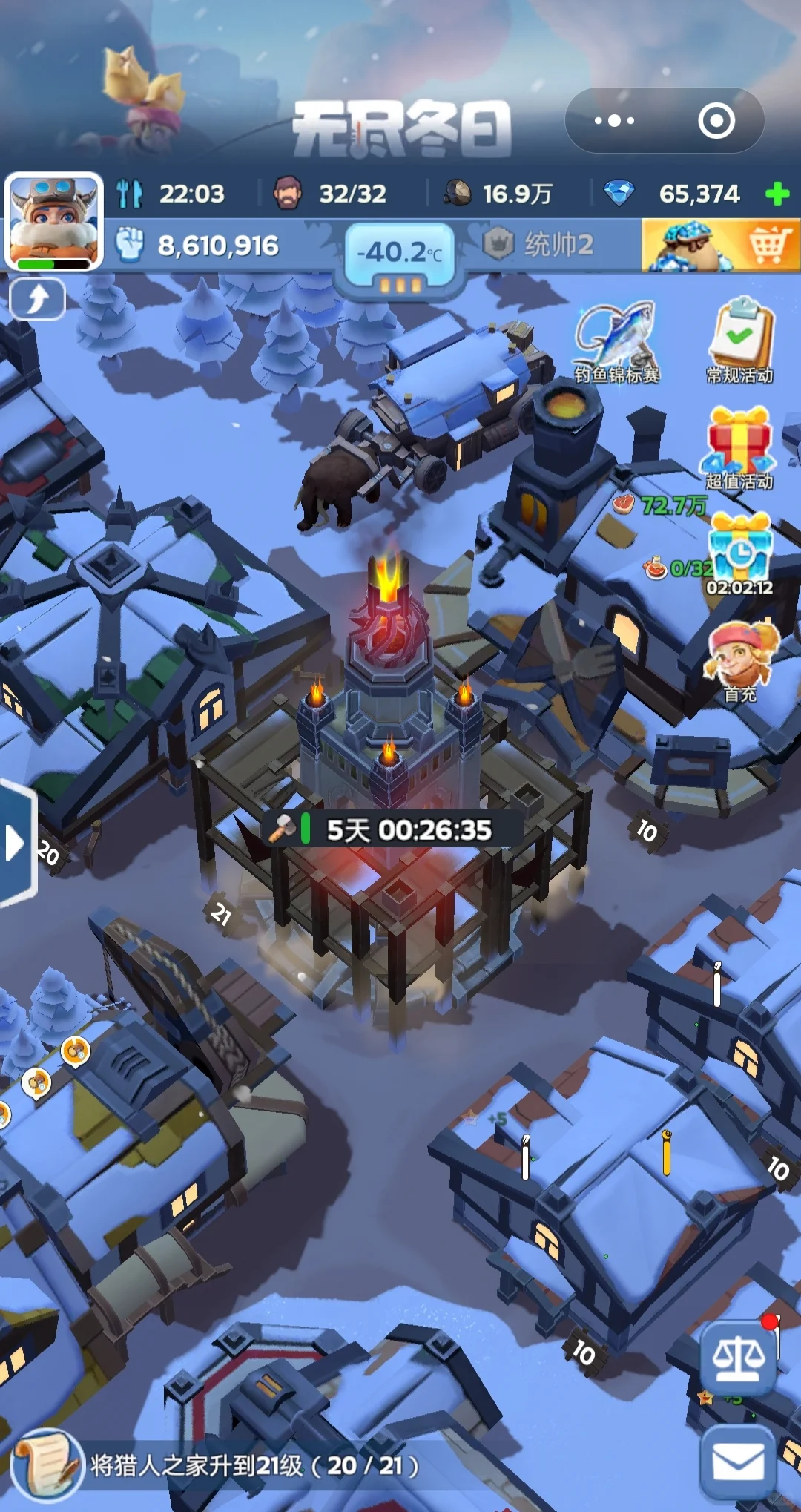Tap the furnace upgrade timer bar
Viewport: 801px width, 1512px height.
pyautogui.click(x=393, y=830)
